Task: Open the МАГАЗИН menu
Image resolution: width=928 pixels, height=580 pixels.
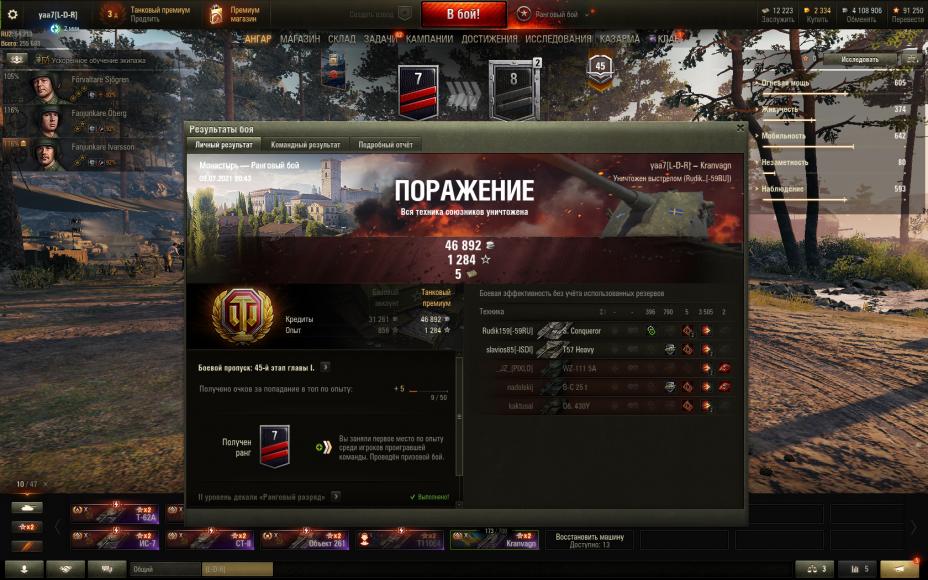Action: (300, 39)
